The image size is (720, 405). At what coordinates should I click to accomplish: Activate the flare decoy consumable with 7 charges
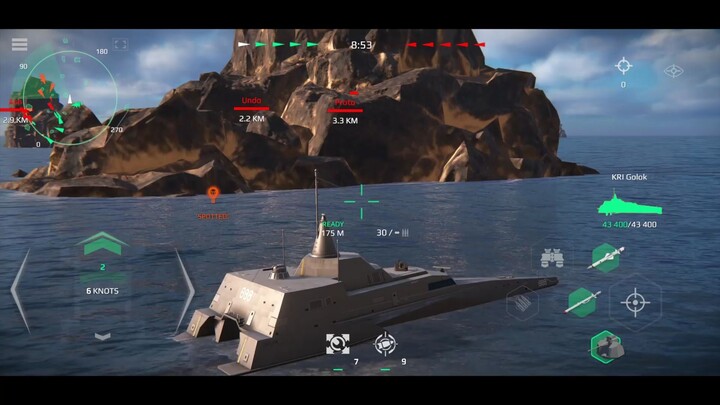pos(338,344)
